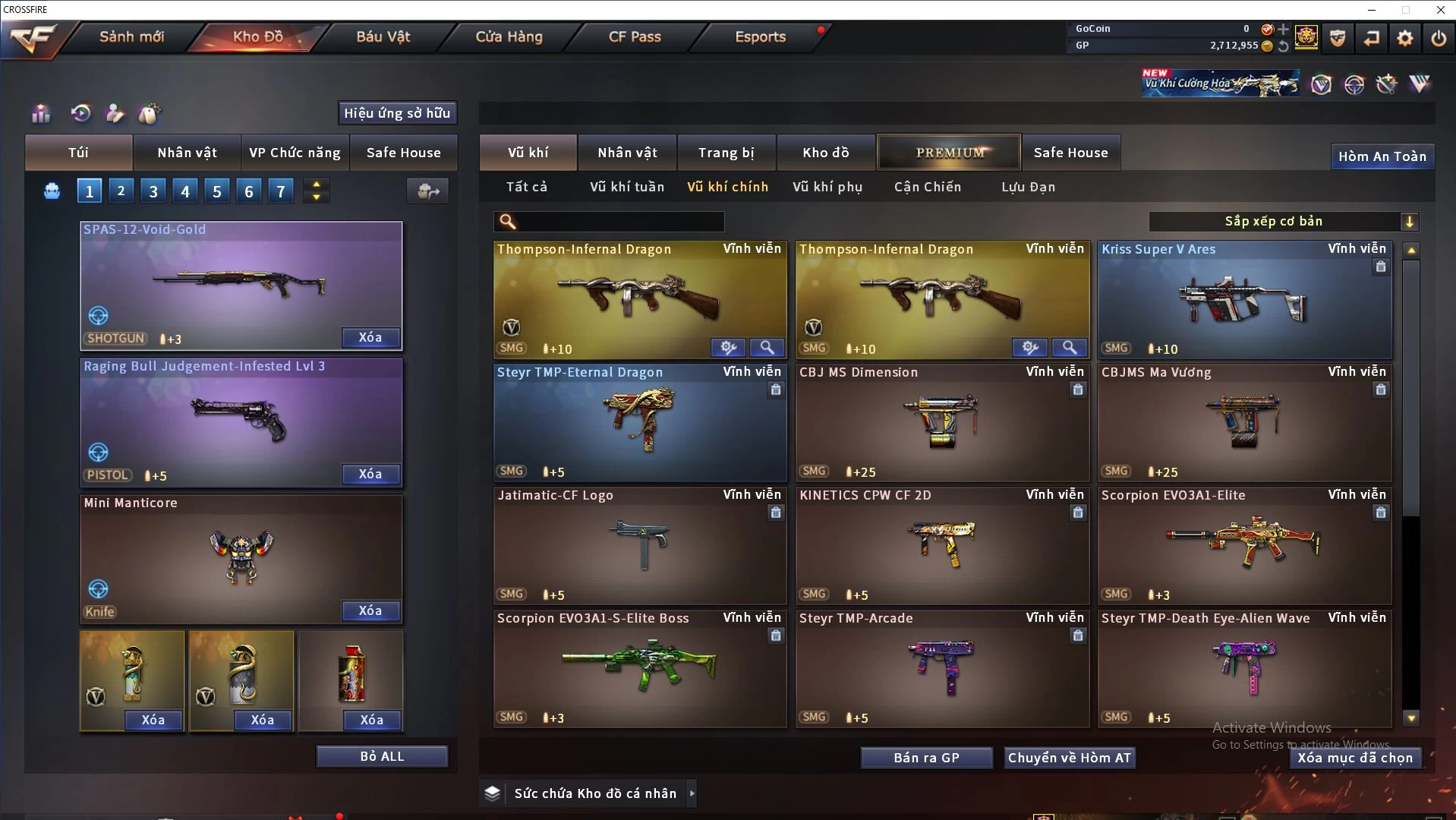Screen dimensions: 1456x820
Task: Go to the Sảnh mới lobby
Action: pyautogui.click(x=131, y=36)
